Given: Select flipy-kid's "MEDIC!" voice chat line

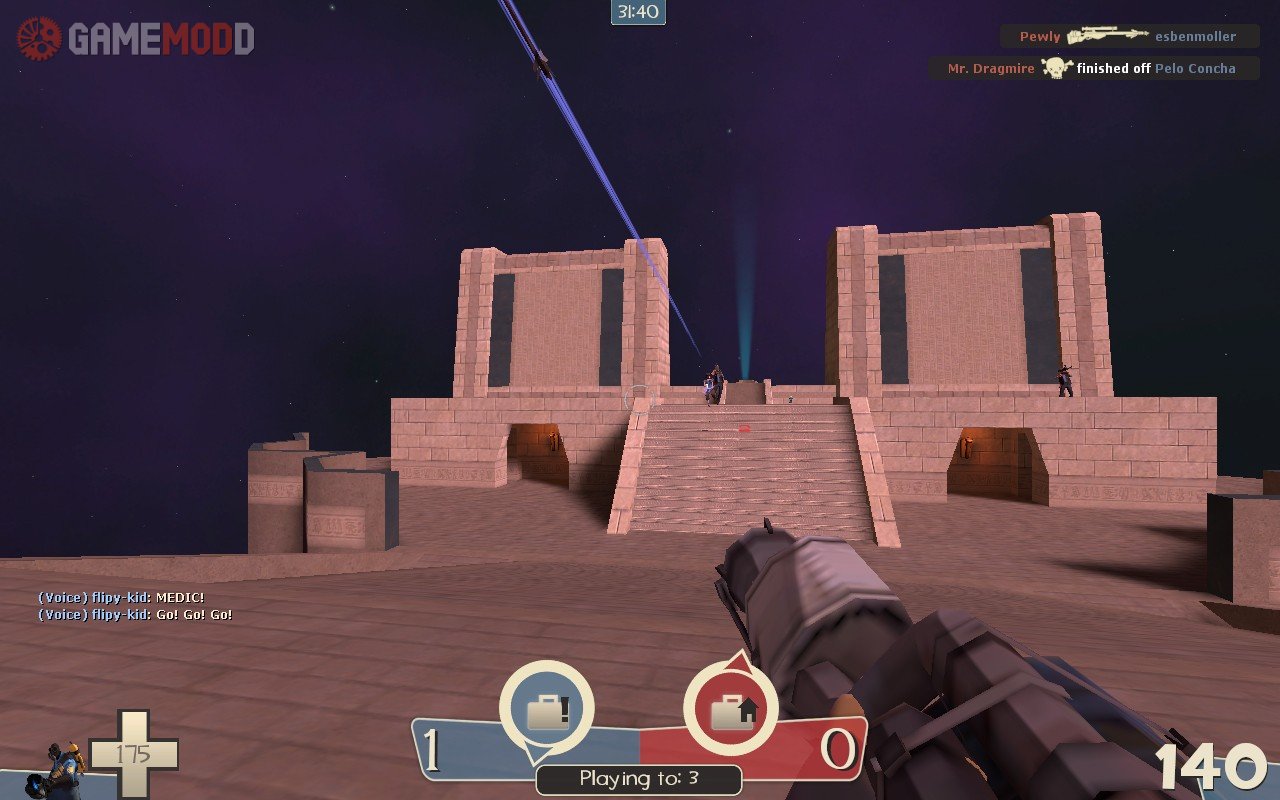Looking at the screenshot, I should coord(121,598).
